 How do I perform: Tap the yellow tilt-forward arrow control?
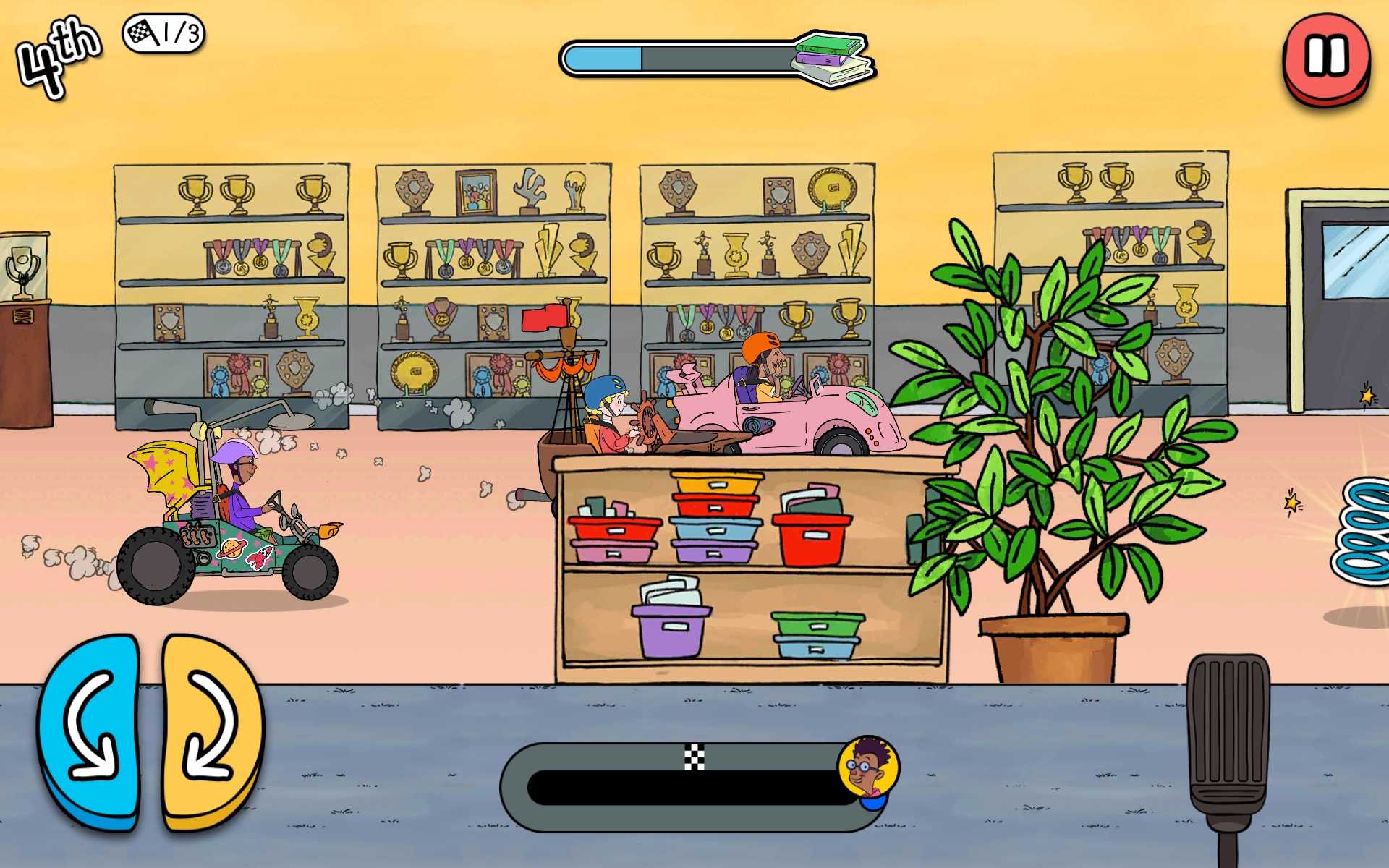211,729
